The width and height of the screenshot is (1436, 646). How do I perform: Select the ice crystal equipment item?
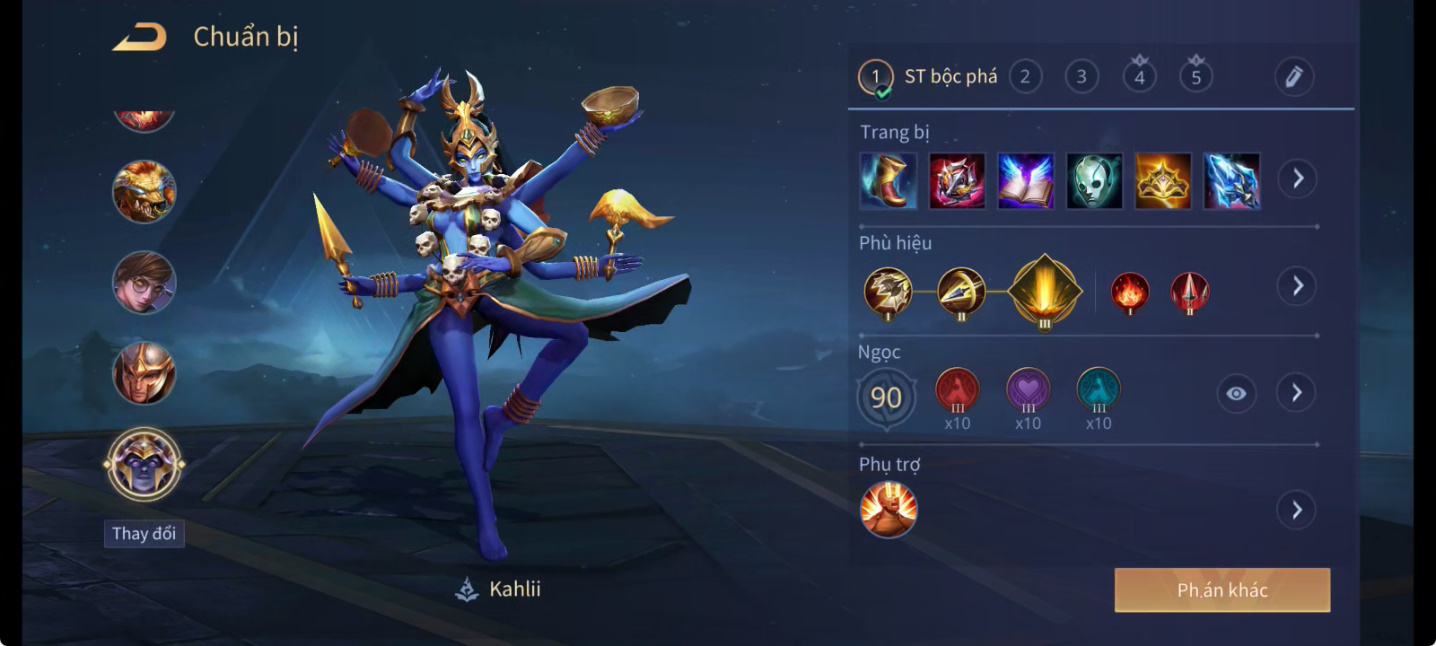[x=1232, y=181]
